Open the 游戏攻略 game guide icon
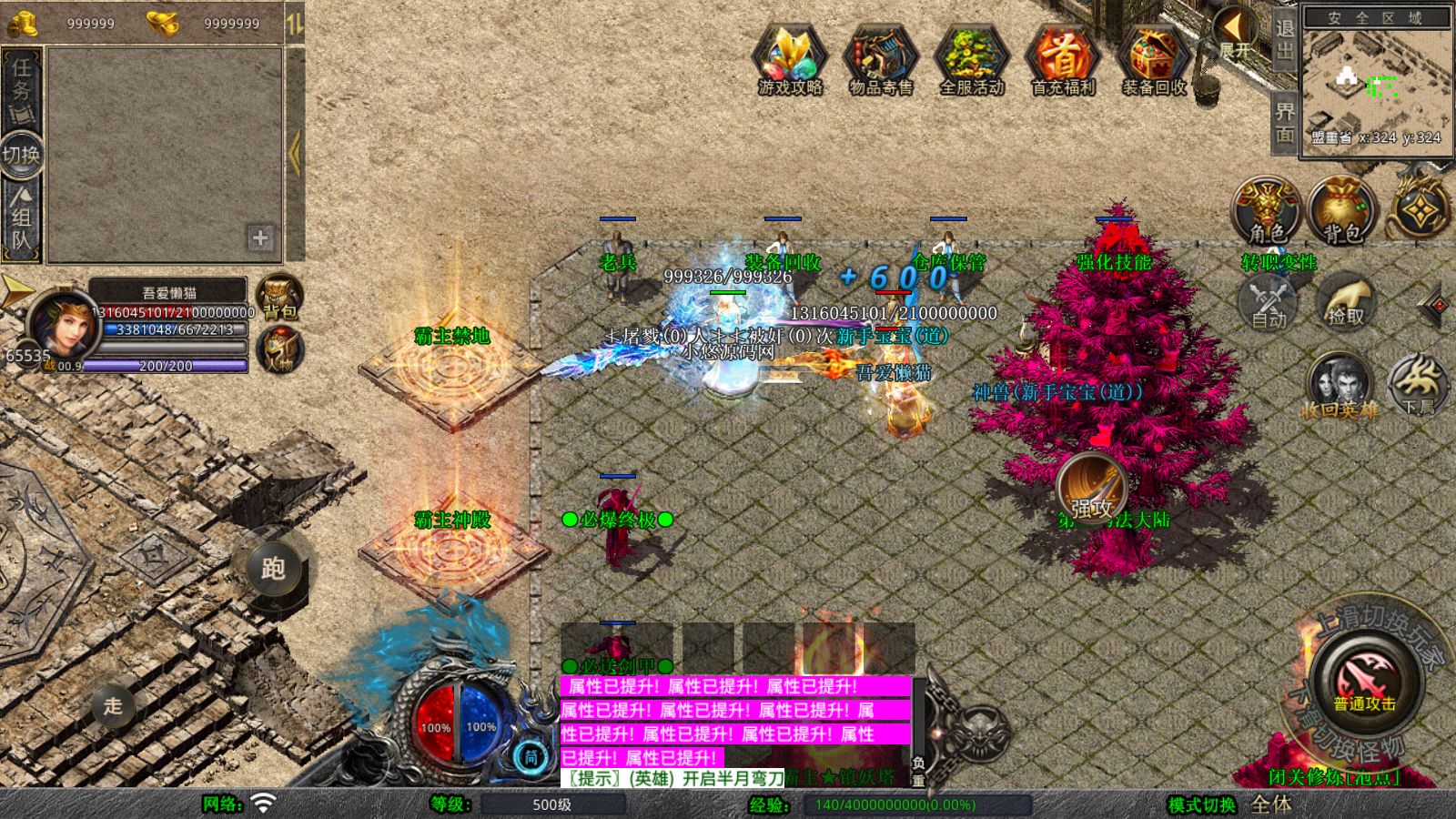The height and width of the screenshot is (819, 1456). 790,59
